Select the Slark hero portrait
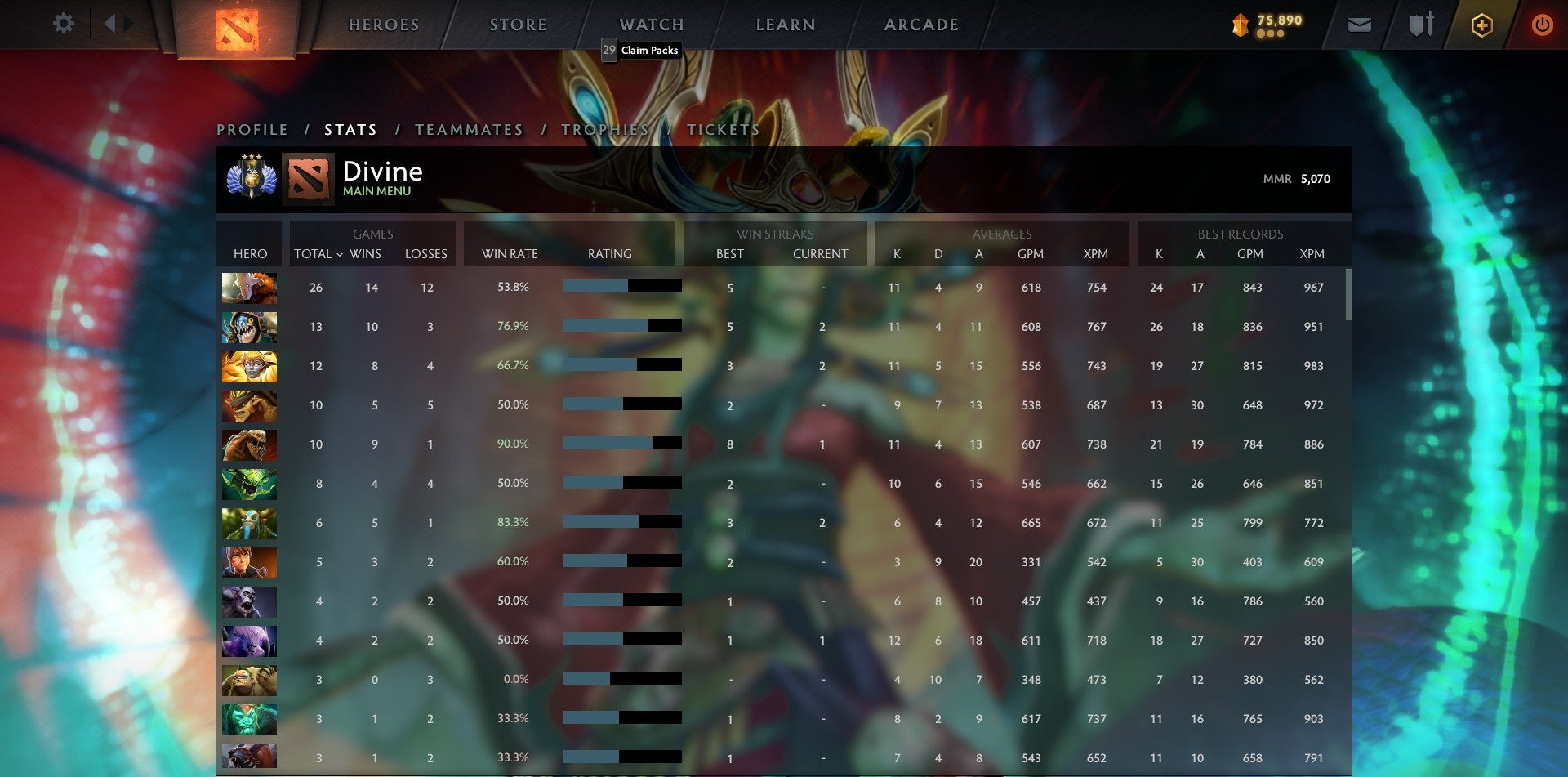This screenshot has height=777, width=1568. pos(249,327)
